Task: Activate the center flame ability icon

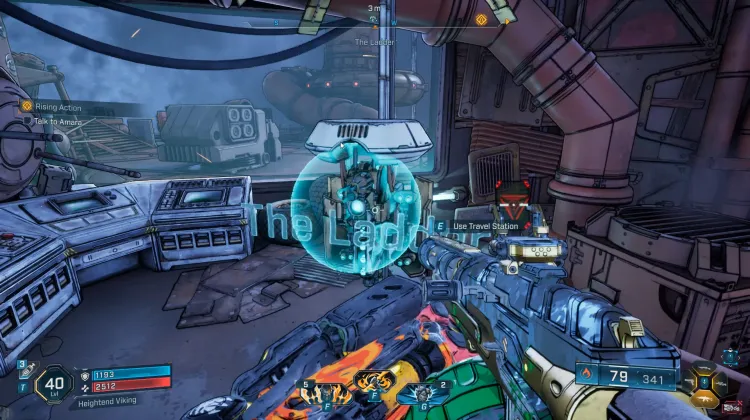Action: 372,384
